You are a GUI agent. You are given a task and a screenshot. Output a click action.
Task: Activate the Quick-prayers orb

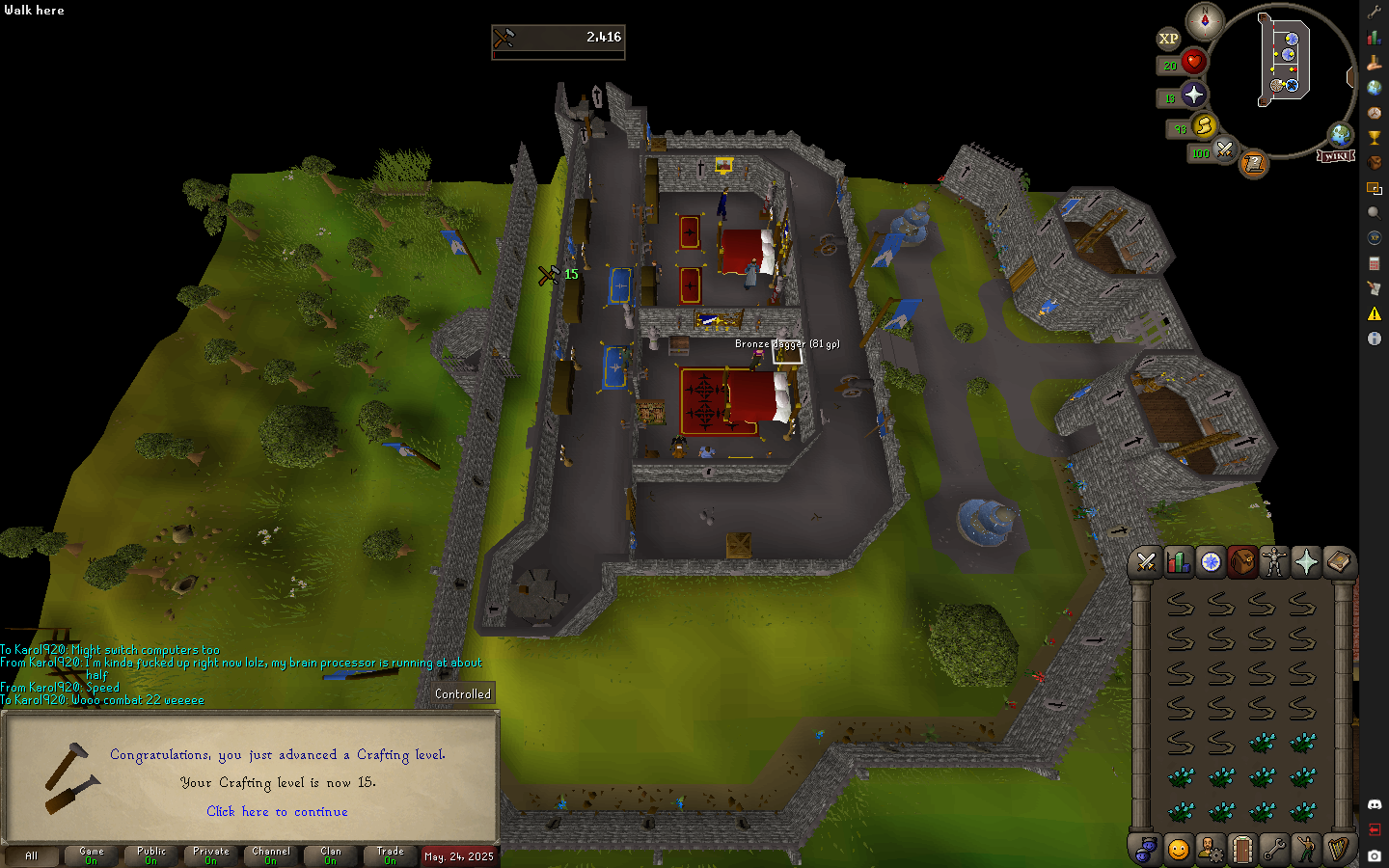pyautogui.click(x=1194, y=95)
